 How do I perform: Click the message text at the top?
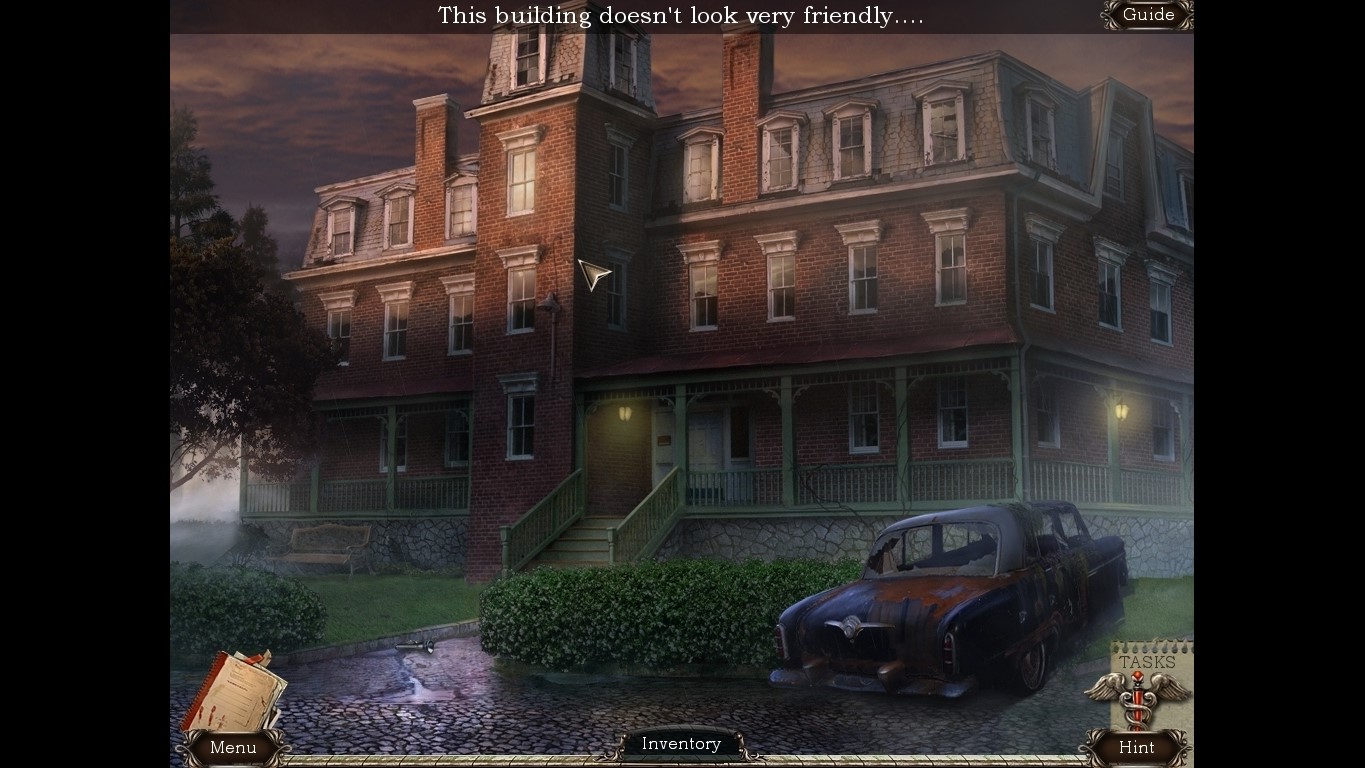(x=681, y=15)
